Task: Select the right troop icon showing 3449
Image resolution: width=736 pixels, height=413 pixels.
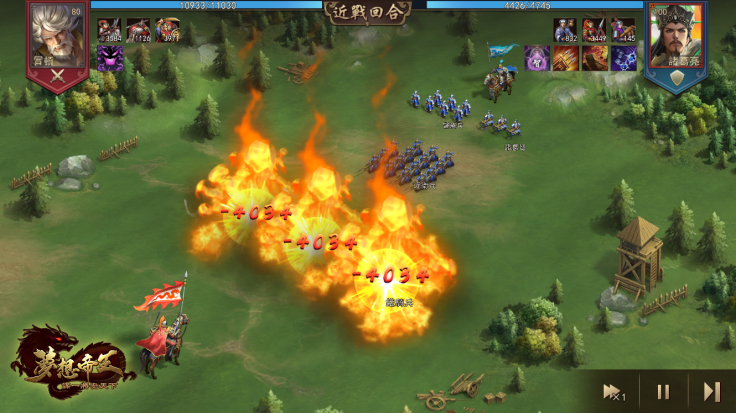Action: 595,30
